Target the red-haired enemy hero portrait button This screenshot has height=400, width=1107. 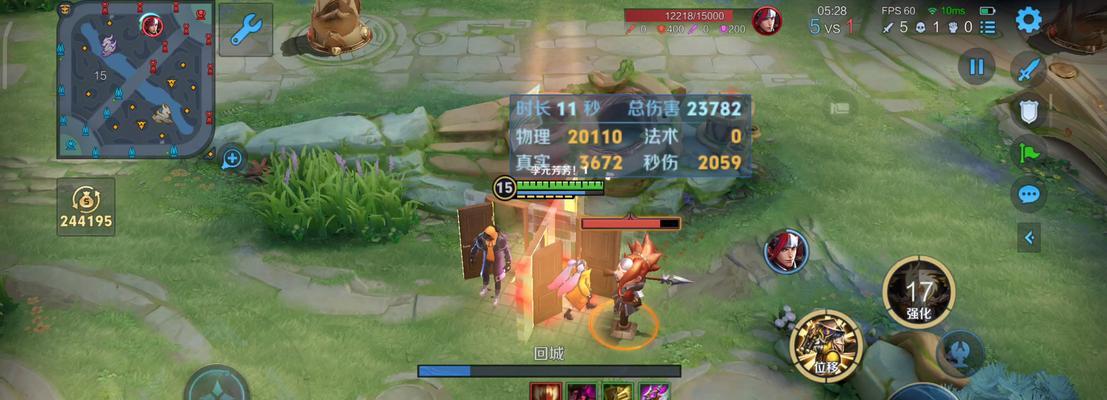point(786,250)
